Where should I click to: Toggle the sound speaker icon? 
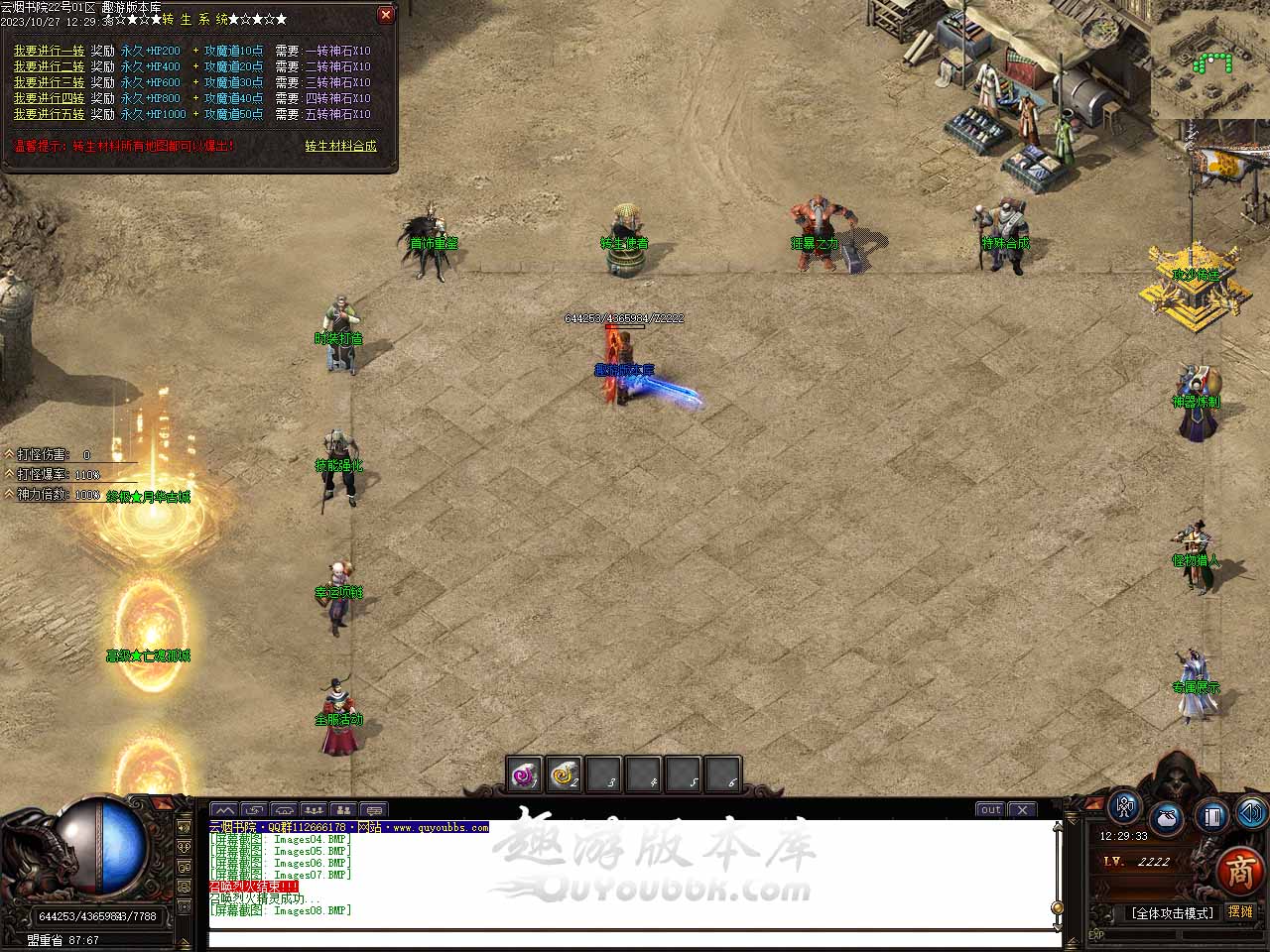[1251, 813]
